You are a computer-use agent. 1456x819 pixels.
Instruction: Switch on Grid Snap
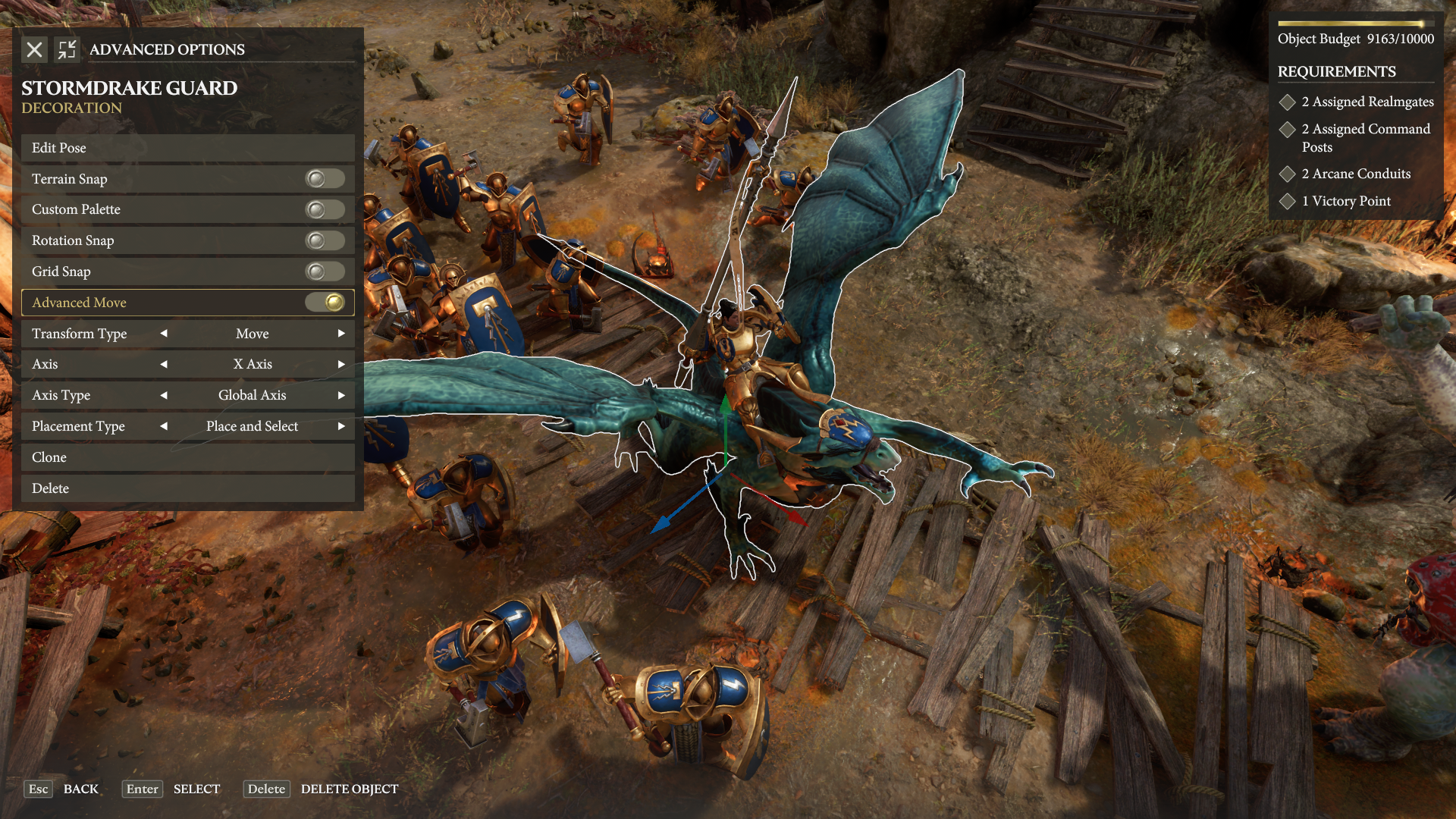(x=325, y=271)
